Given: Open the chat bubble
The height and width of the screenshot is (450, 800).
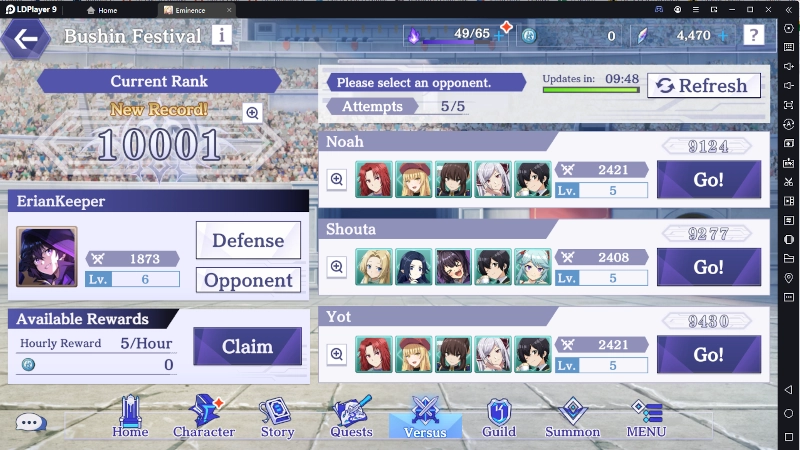Looking at the screenshot, I should (31, 423).
